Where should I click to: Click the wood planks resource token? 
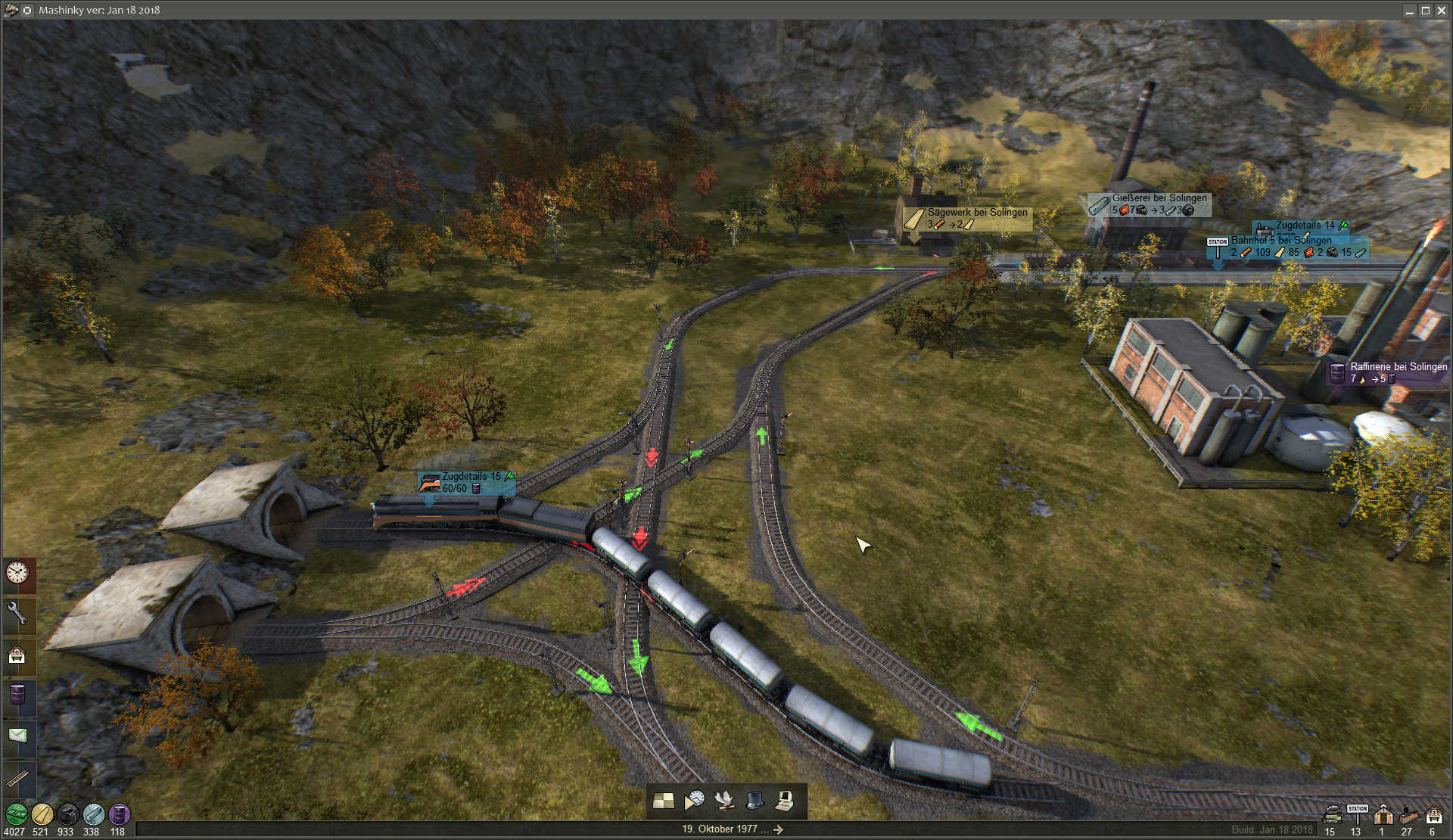(42, 814)
